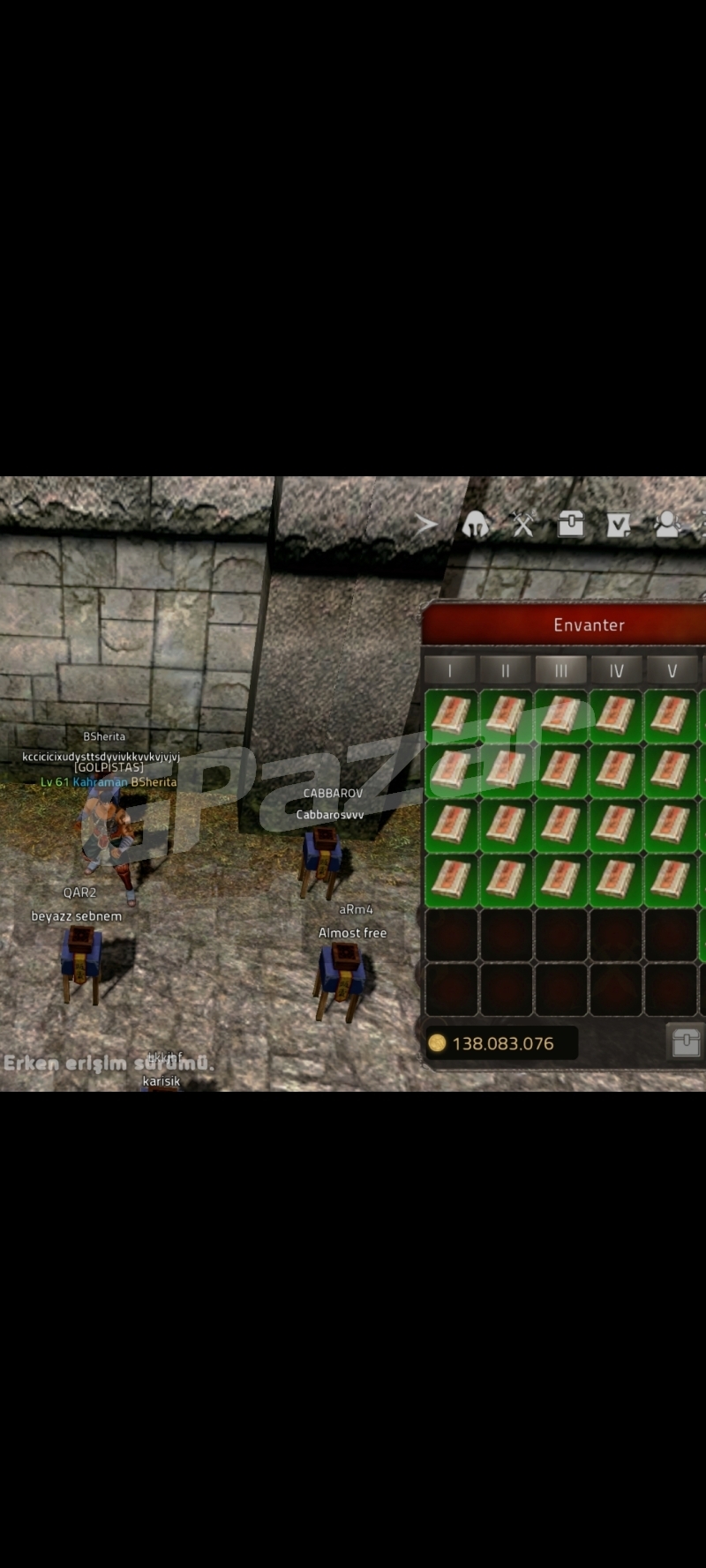
Task: Open the chest icon in top toolbar
Action: click(571, 525)
